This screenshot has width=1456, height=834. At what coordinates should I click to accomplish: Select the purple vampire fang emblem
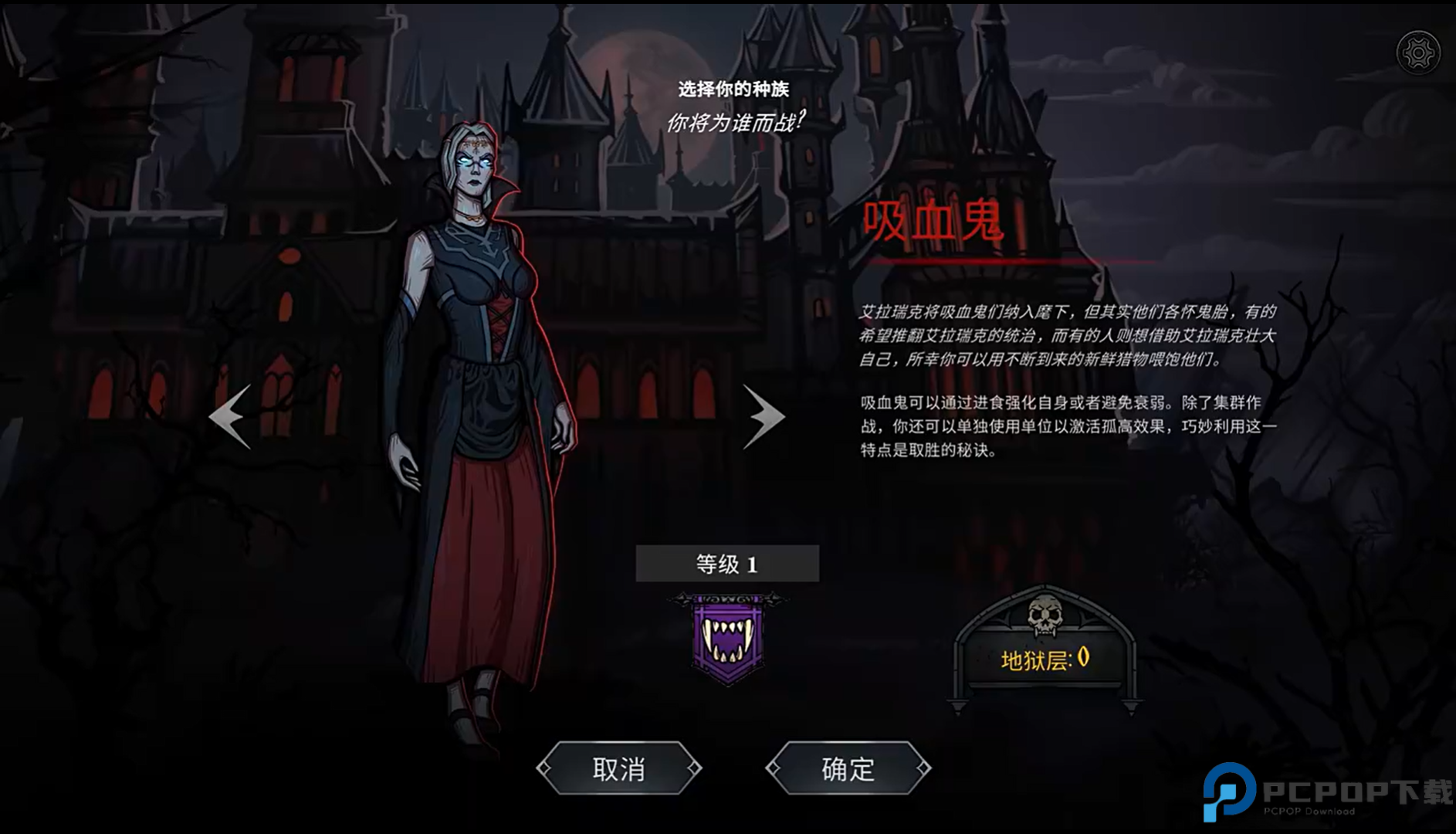(726, 638)
